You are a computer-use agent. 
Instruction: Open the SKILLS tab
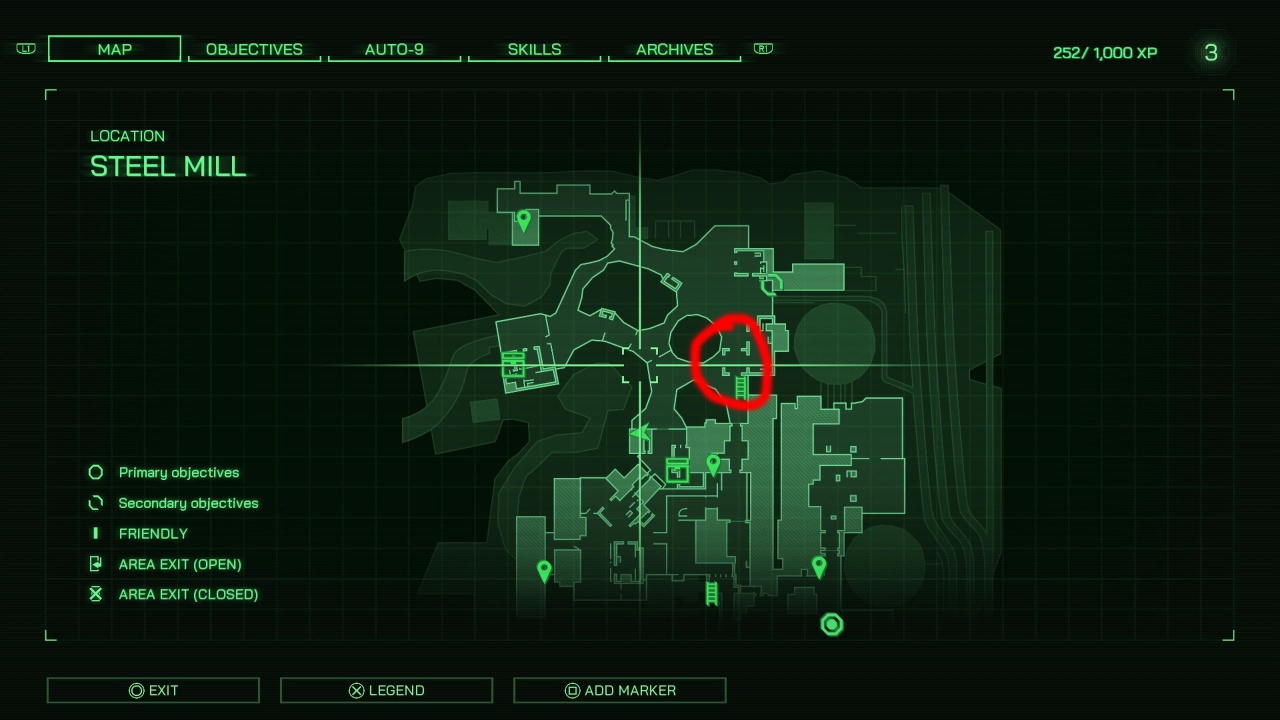pyautogui.click(x=534, y=49)
